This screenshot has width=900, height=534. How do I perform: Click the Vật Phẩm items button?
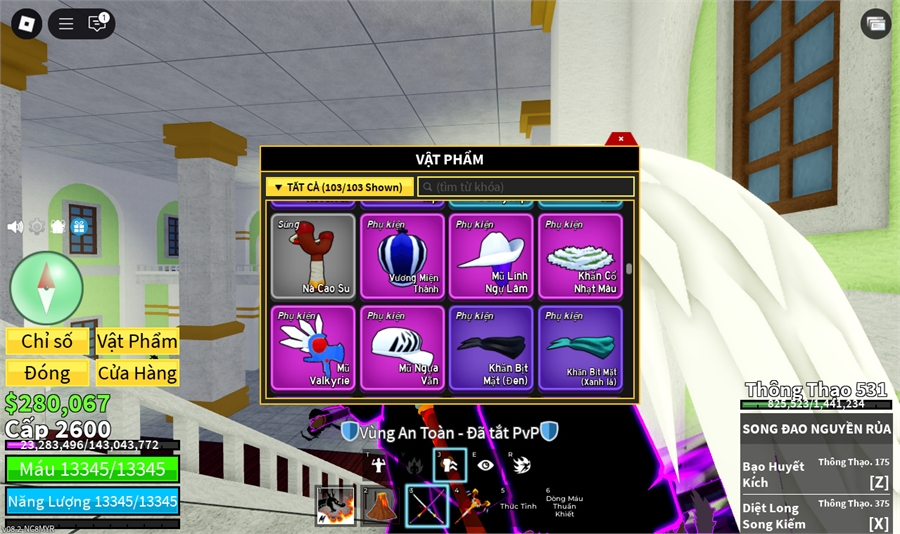tap(137, 341)
